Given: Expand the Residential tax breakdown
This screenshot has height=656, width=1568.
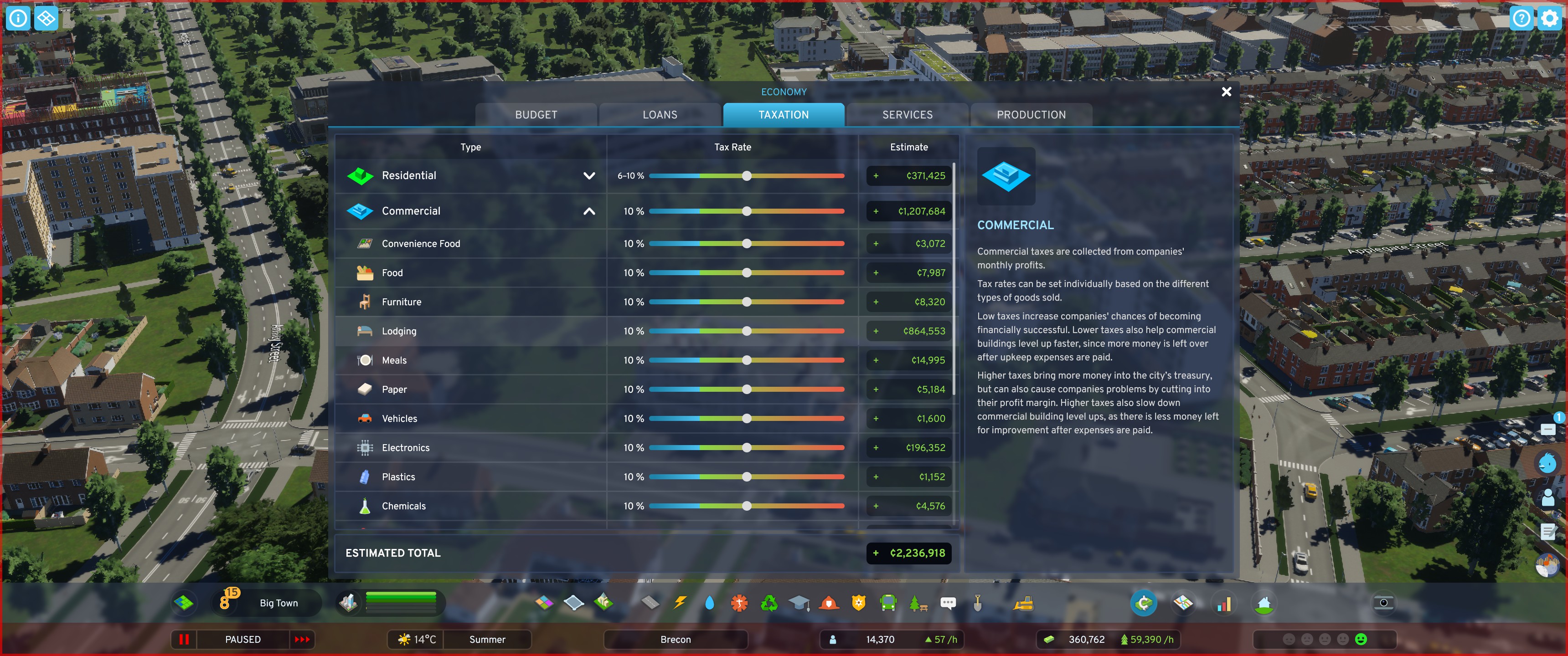Looking at the screenshot, I should pyautogui.click(x=588, y=175).
